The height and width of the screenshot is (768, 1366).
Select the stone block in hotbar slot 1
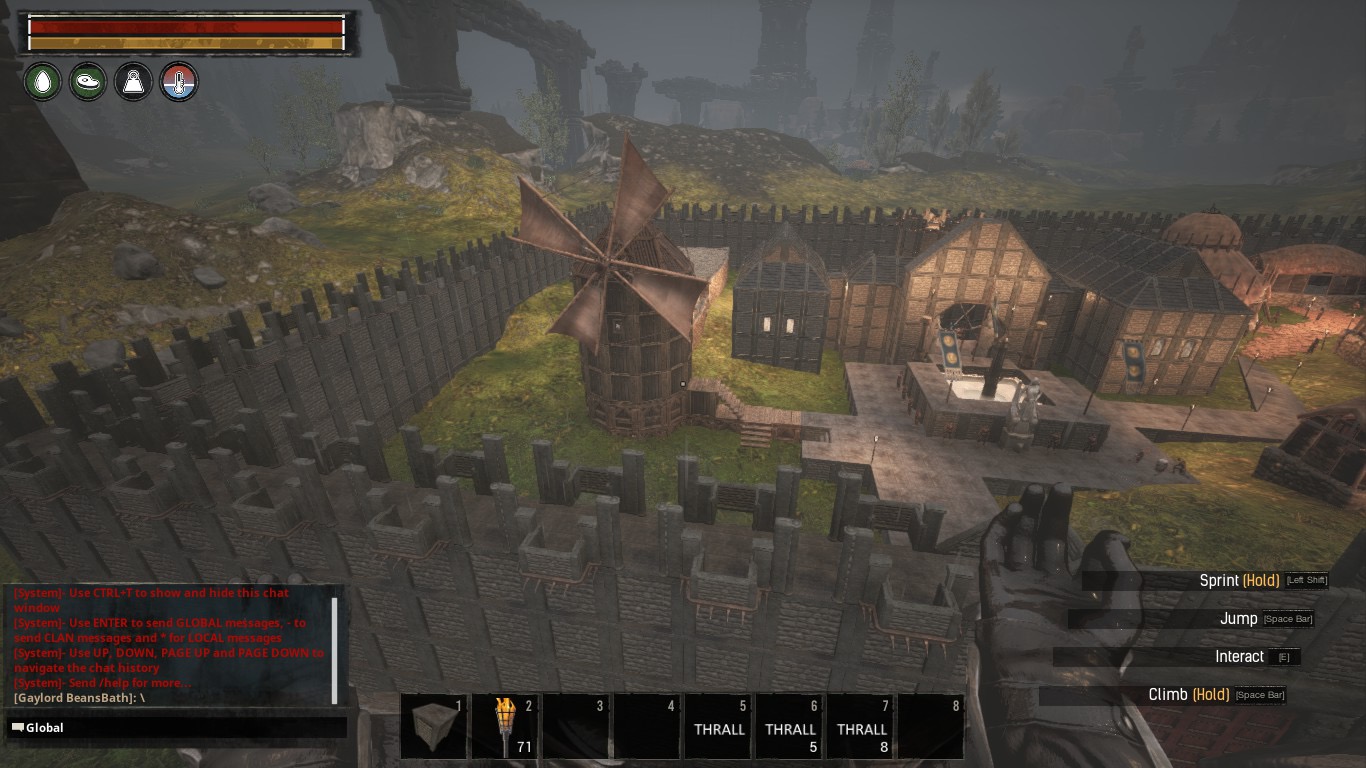coord(433,727)
